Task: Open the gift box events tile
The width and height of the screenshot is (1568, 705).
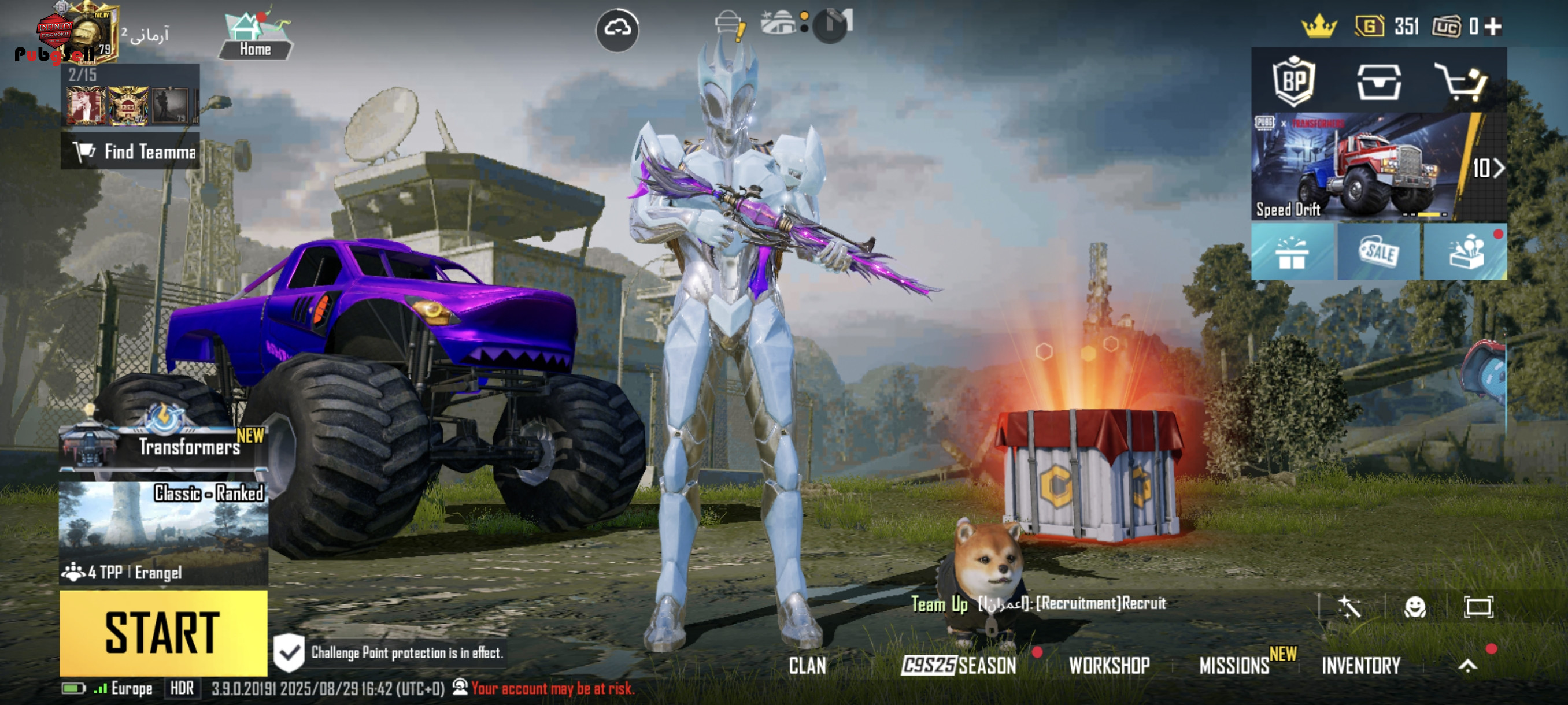Action: point(1292,252)
